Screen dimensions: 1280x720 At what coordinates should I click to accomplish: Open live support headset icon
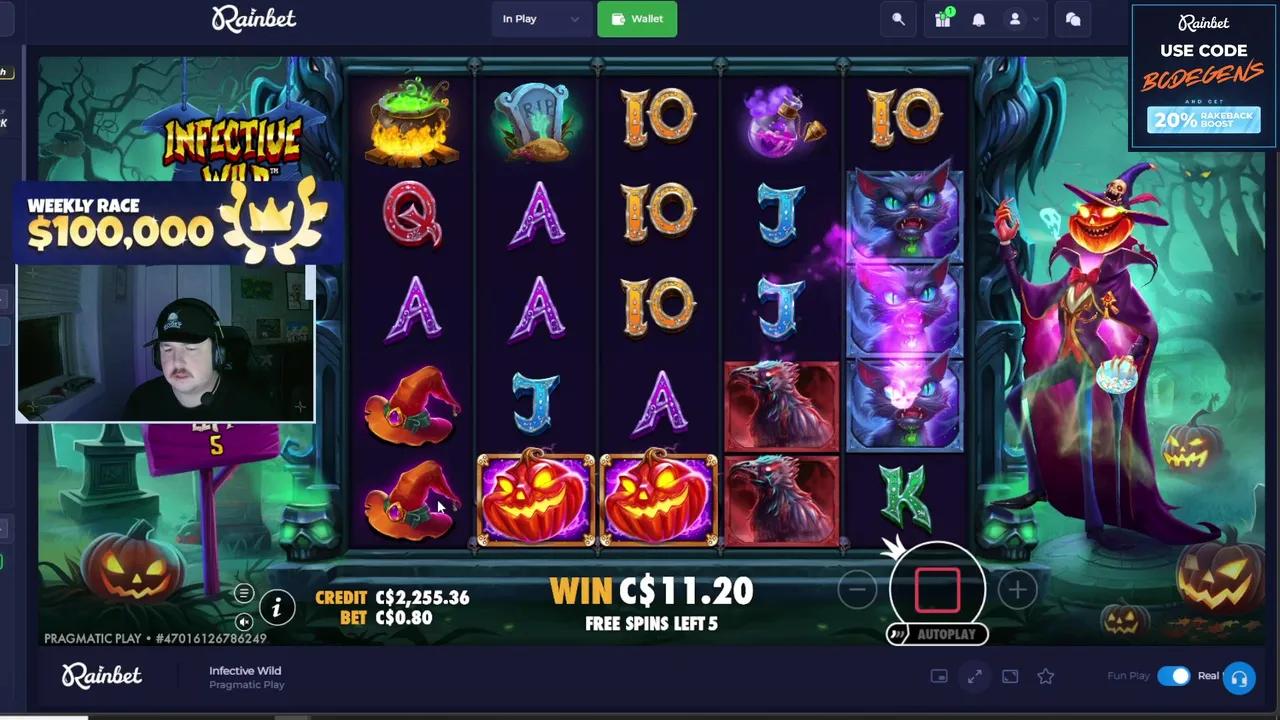click(x=1239, y=677)
